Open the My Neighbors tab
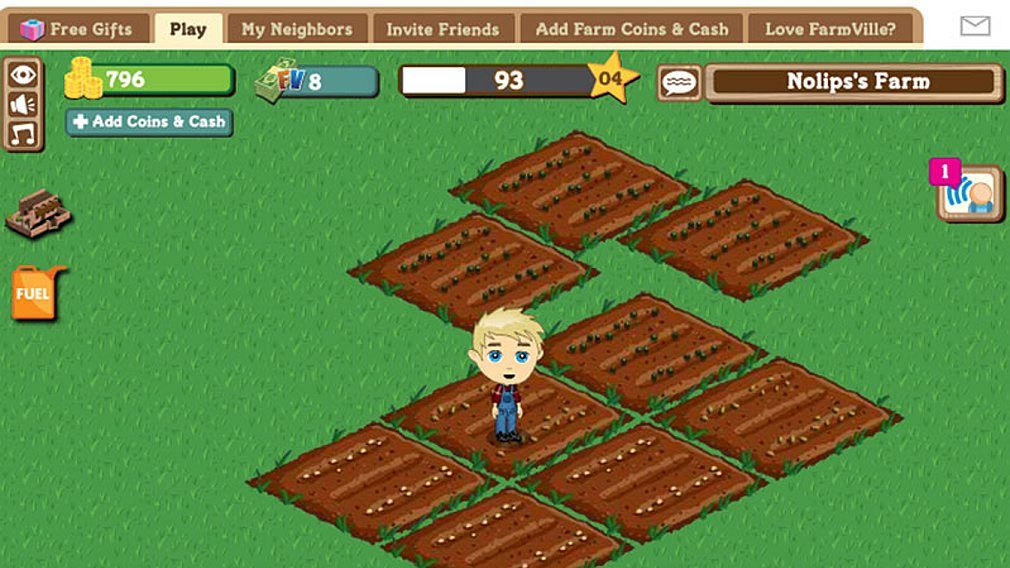 click(297, 29)
